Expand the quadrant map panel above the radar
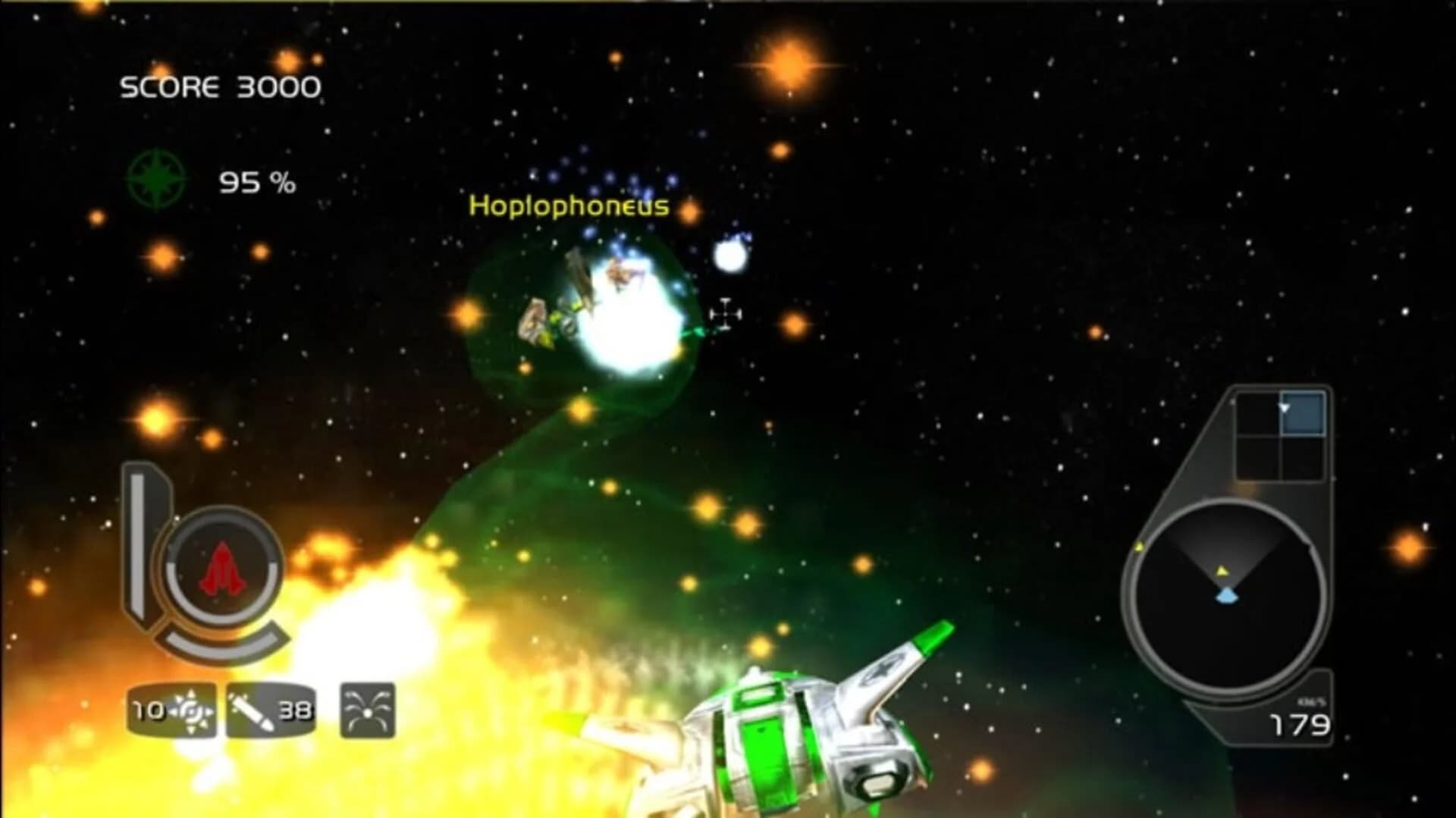This screenshot has height=818, width=1456. (x=1282, y=432)
